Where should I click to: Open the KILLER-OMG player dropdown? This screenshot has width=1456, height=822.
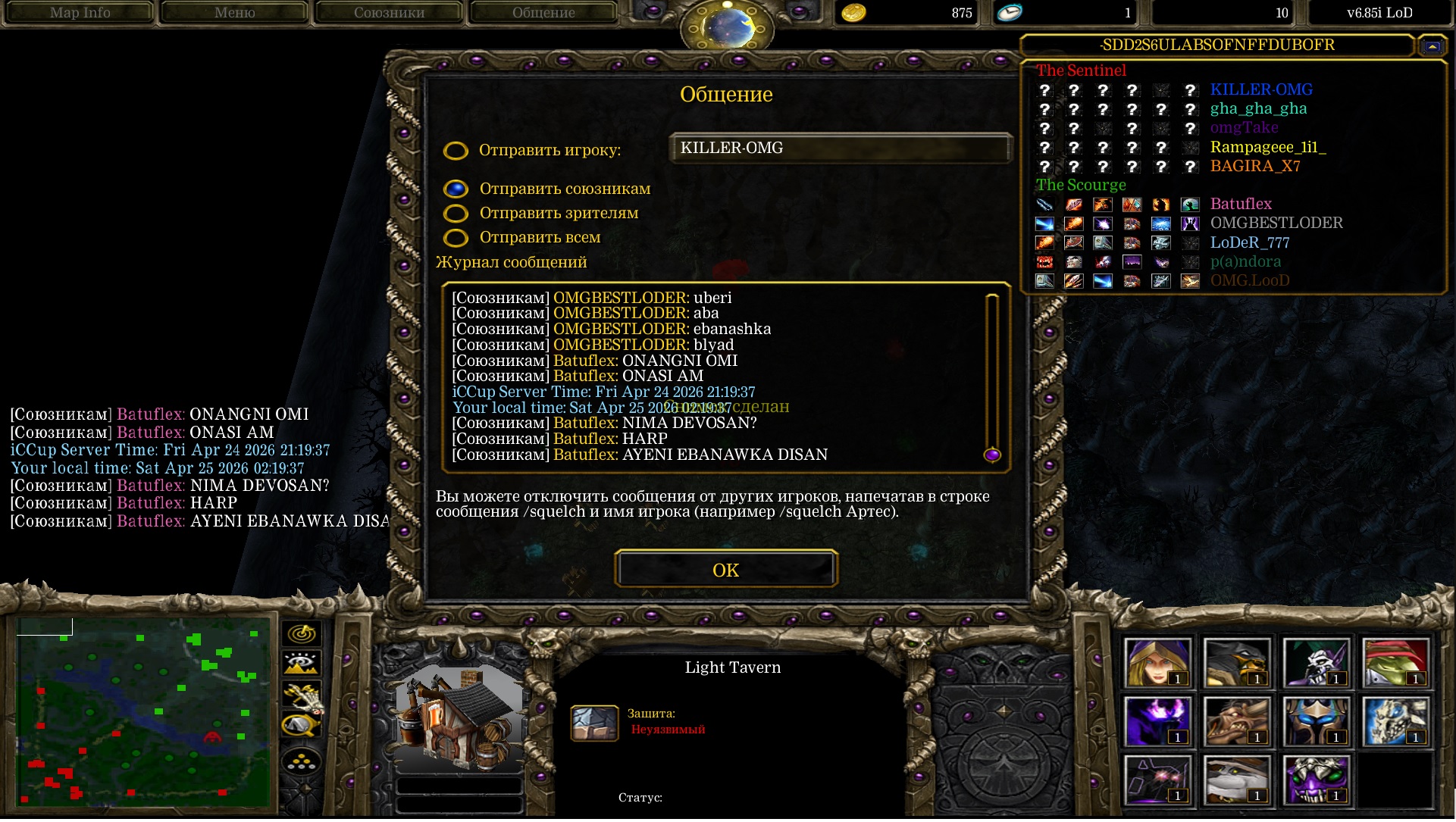click(x=841, y=148)
